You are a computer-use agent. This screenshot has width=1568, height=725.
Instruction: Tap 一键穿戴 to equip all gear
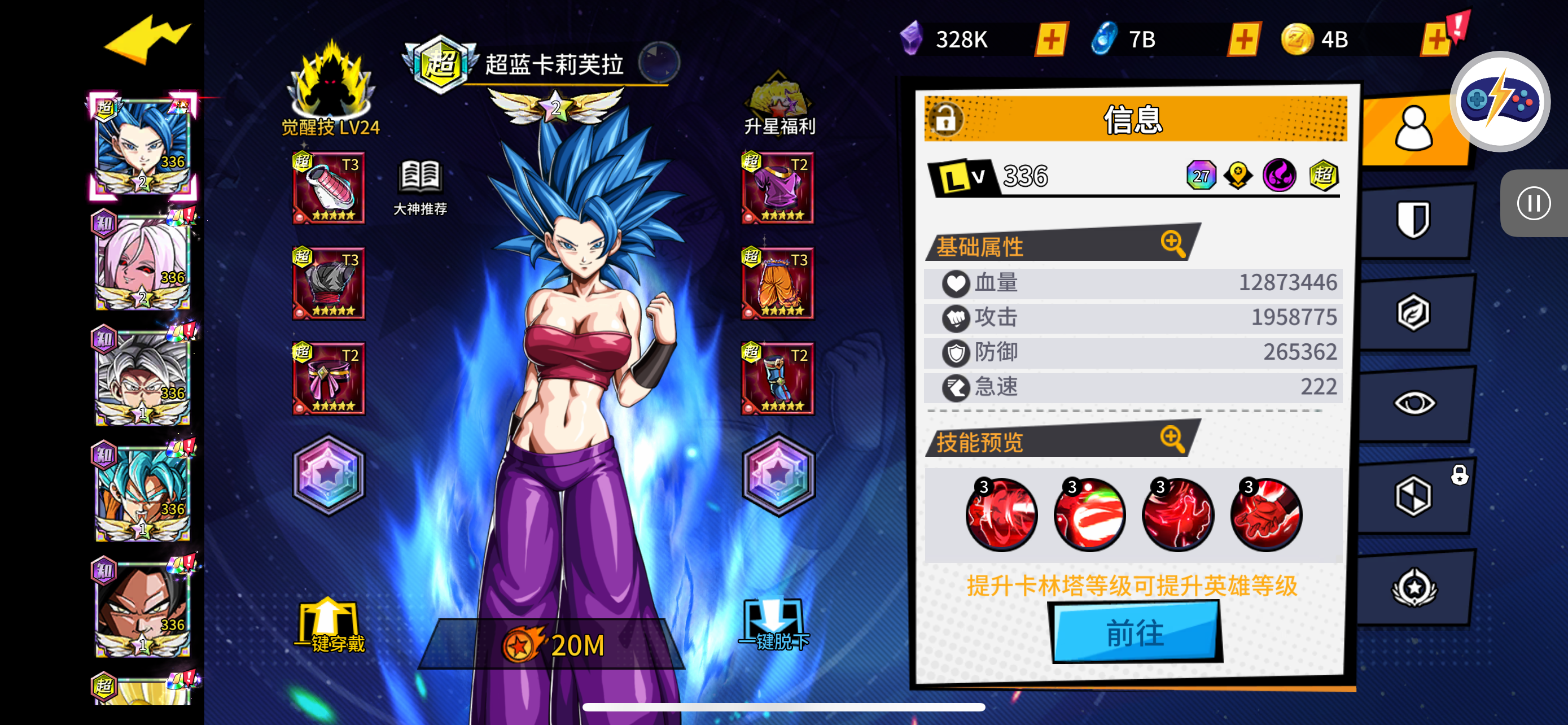329,626
